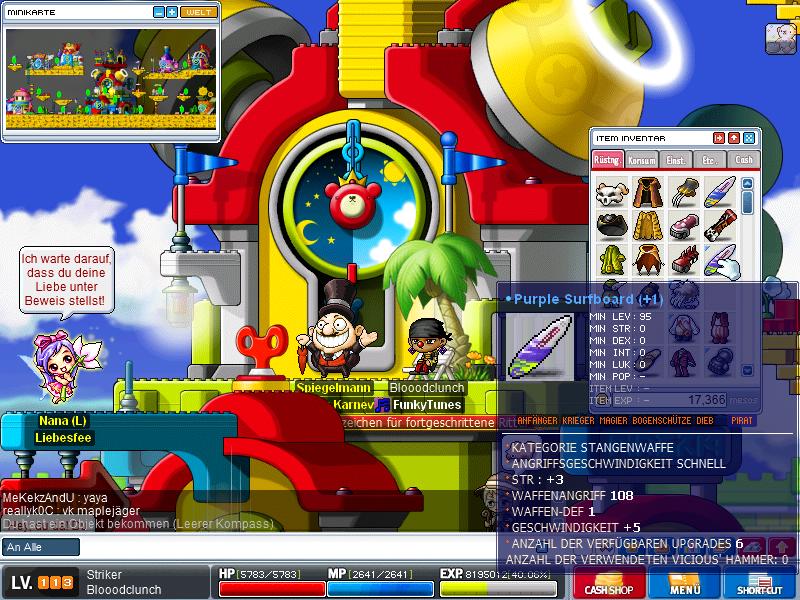This screenshot has width=800, height=600.
Task: Switch to the Konsum inventory tab
Action: coord(641,160)
